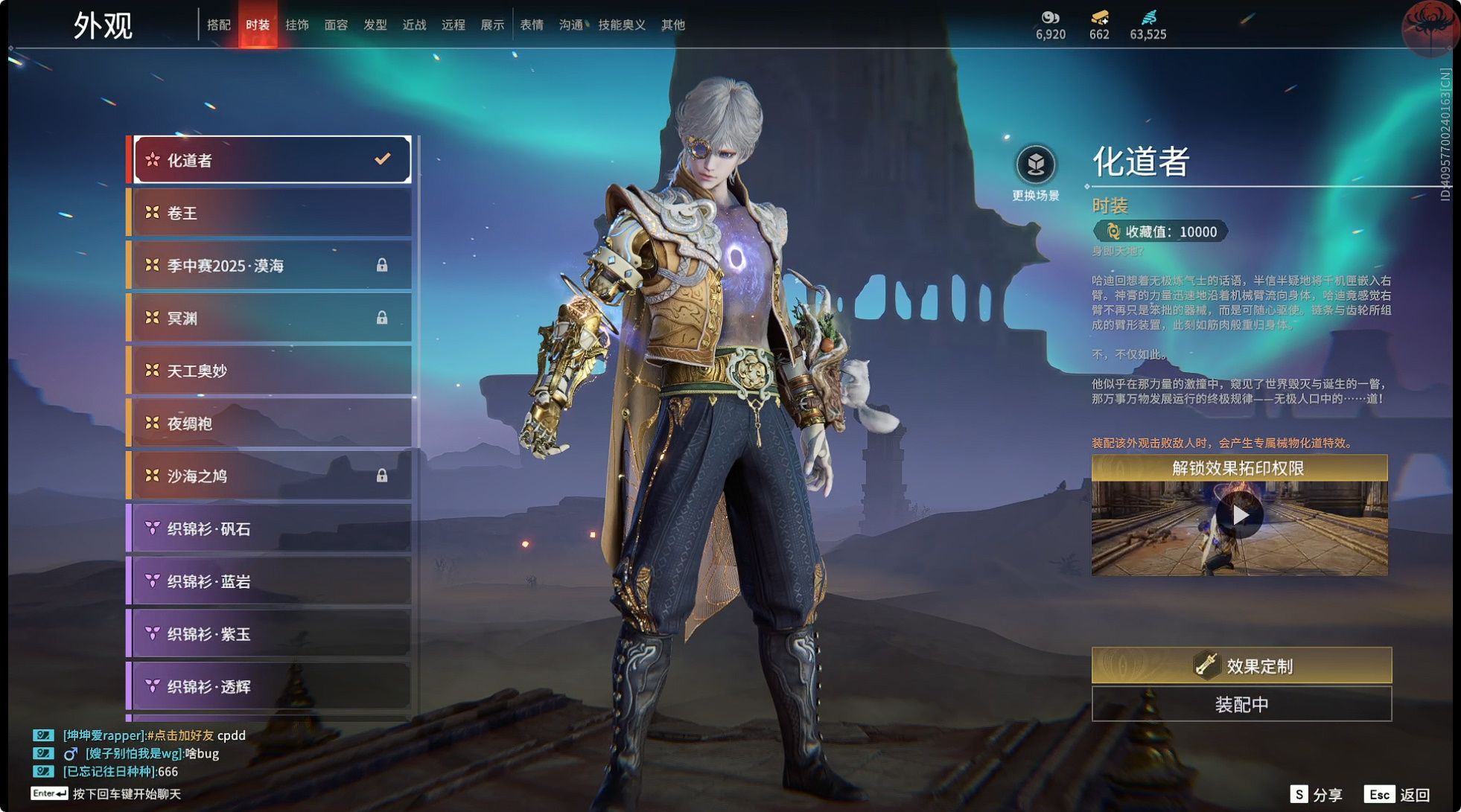Pick the 天工奥妙 outfit
This screenshot has height=812, width=1461.
[271, 371]
